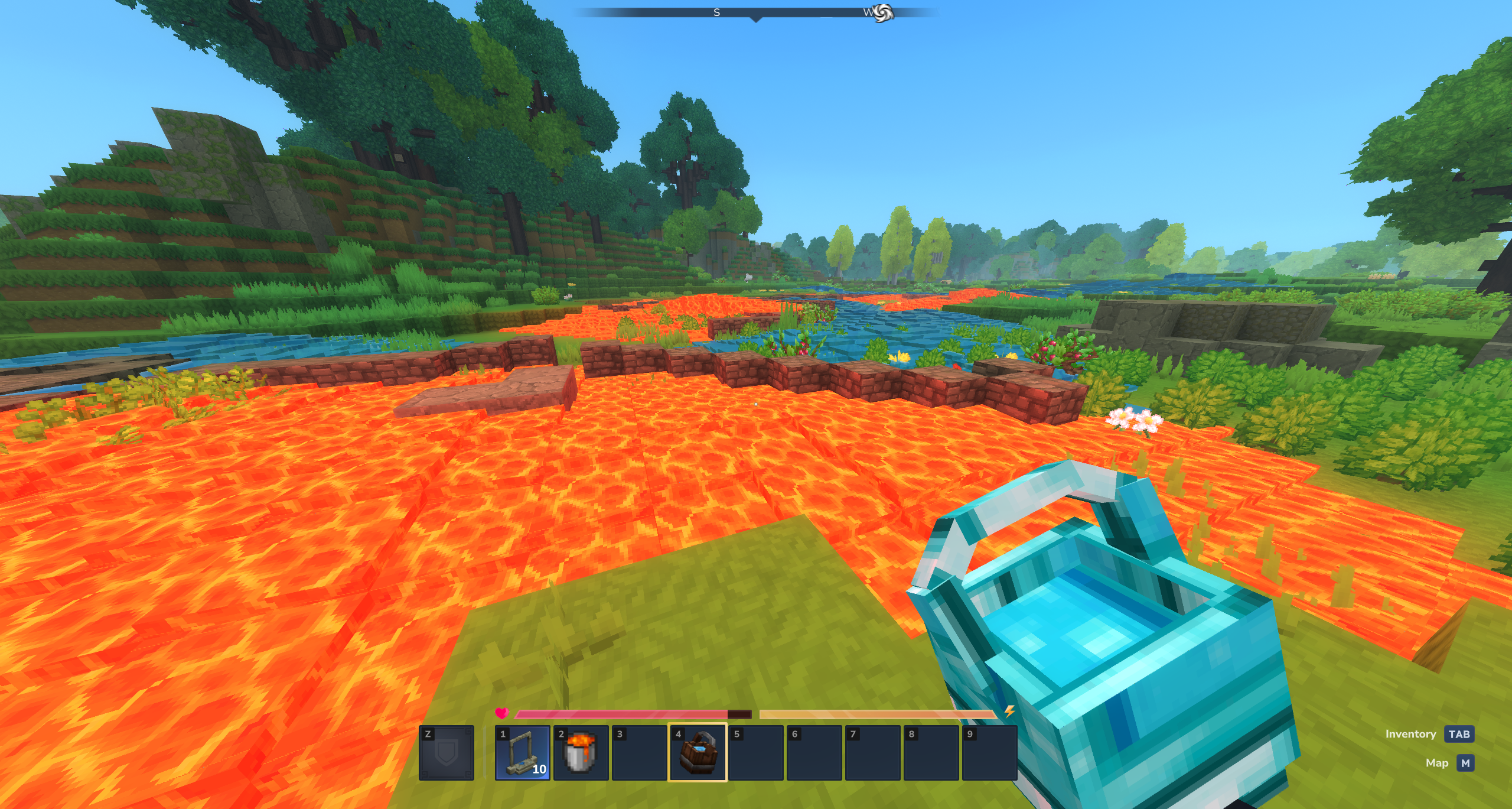
Task: Select the wooden water bucket slot
Action: click(698, 753)
